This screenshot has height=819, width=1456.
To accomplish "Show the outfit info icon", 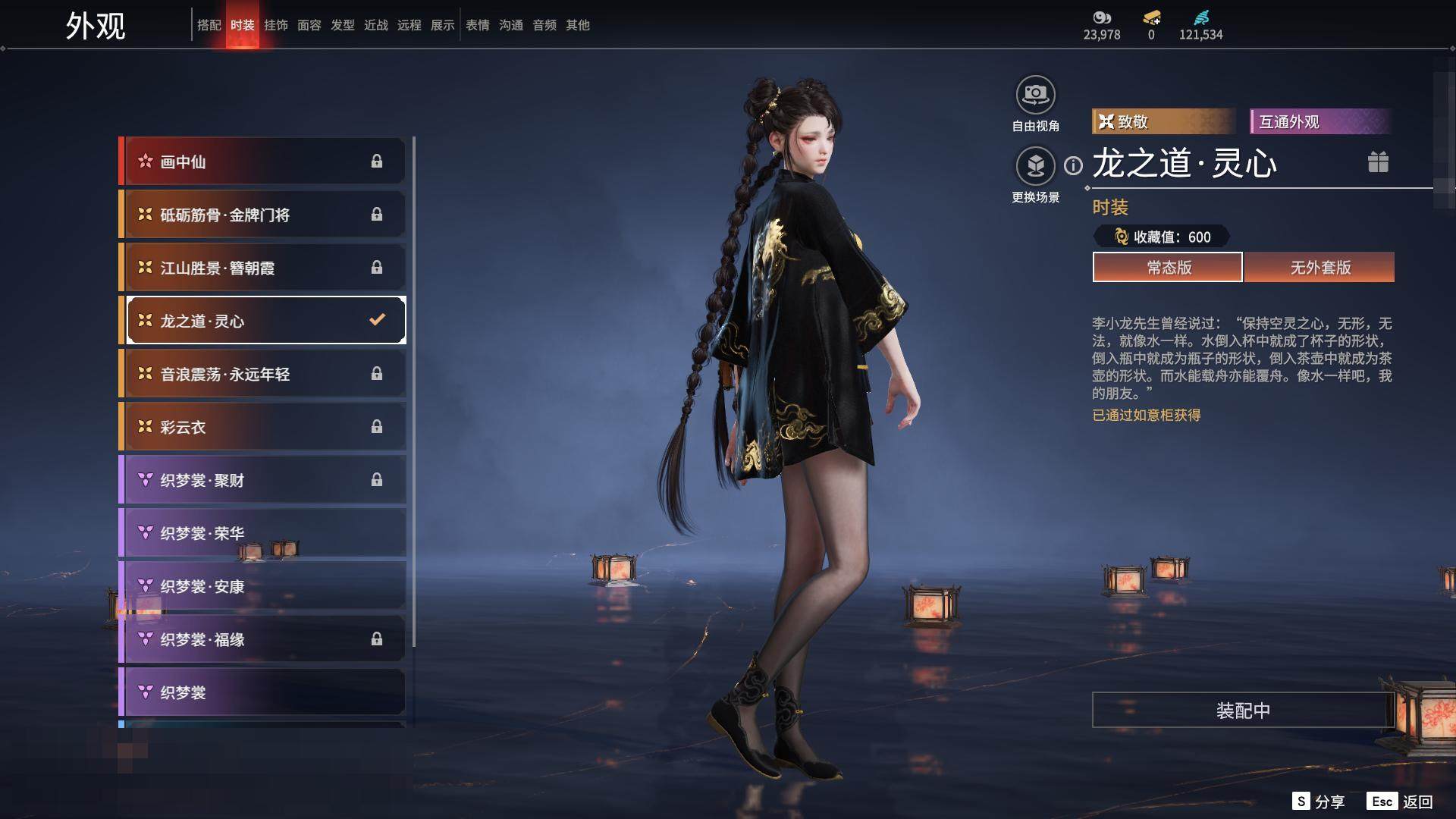I will tap(1073, 165).
